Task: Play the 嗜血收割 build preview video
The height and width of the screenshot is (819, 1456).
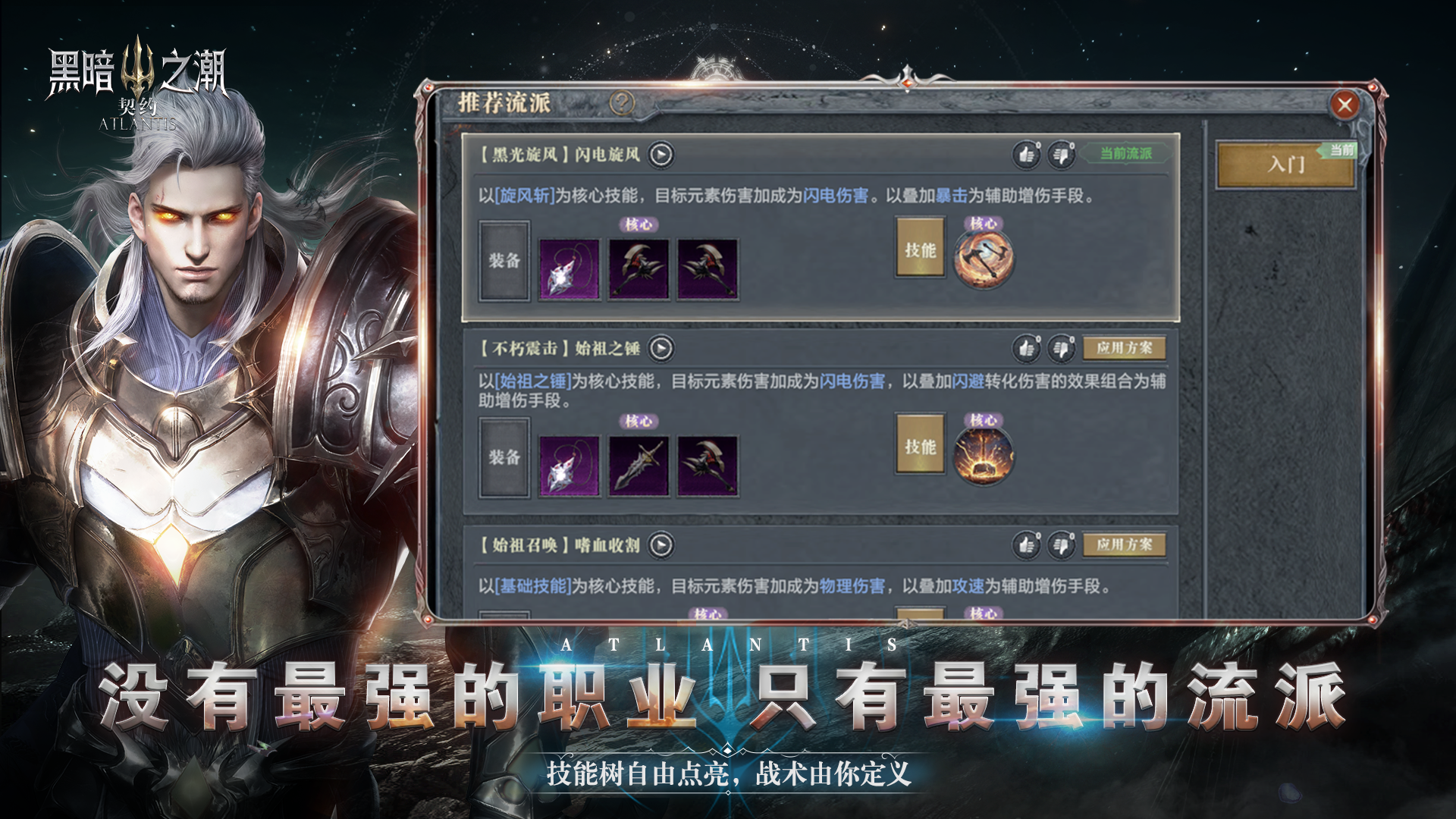Action: pyautogui.click(x=661, y=544)
